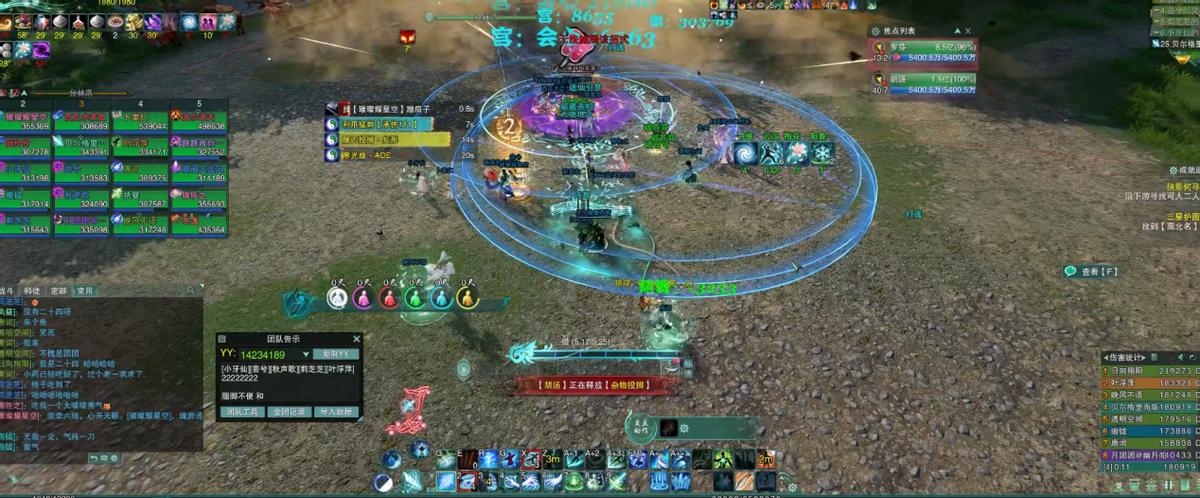Click the 侠影何寻 quest tracker entry
The image size is (1200, 498).
click(1182, 186)
